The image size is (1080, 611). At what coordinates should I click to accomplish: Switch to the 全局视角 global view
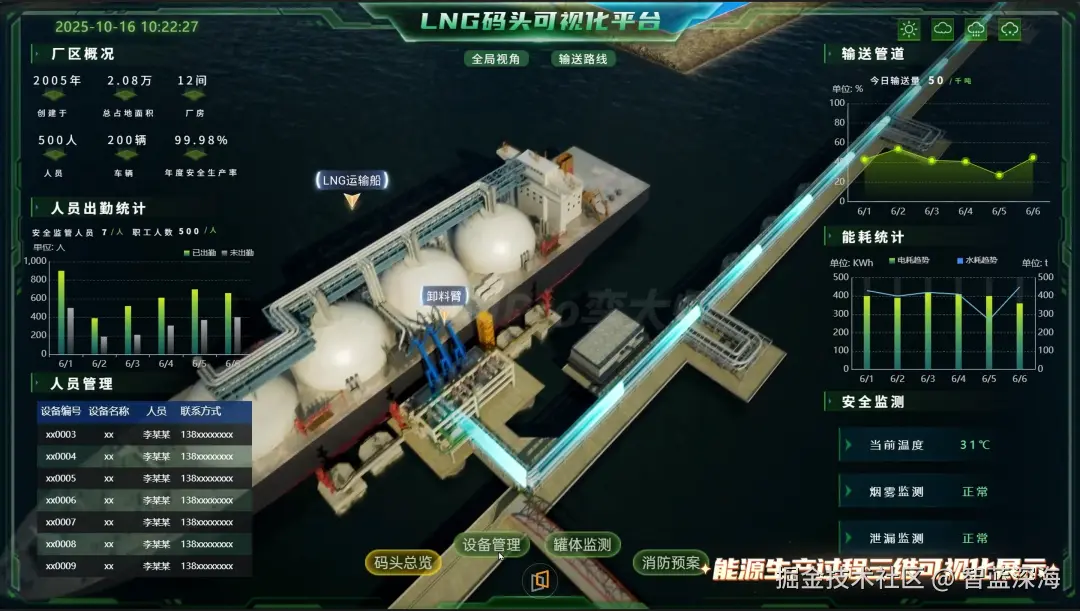click(x=497, y=58)
